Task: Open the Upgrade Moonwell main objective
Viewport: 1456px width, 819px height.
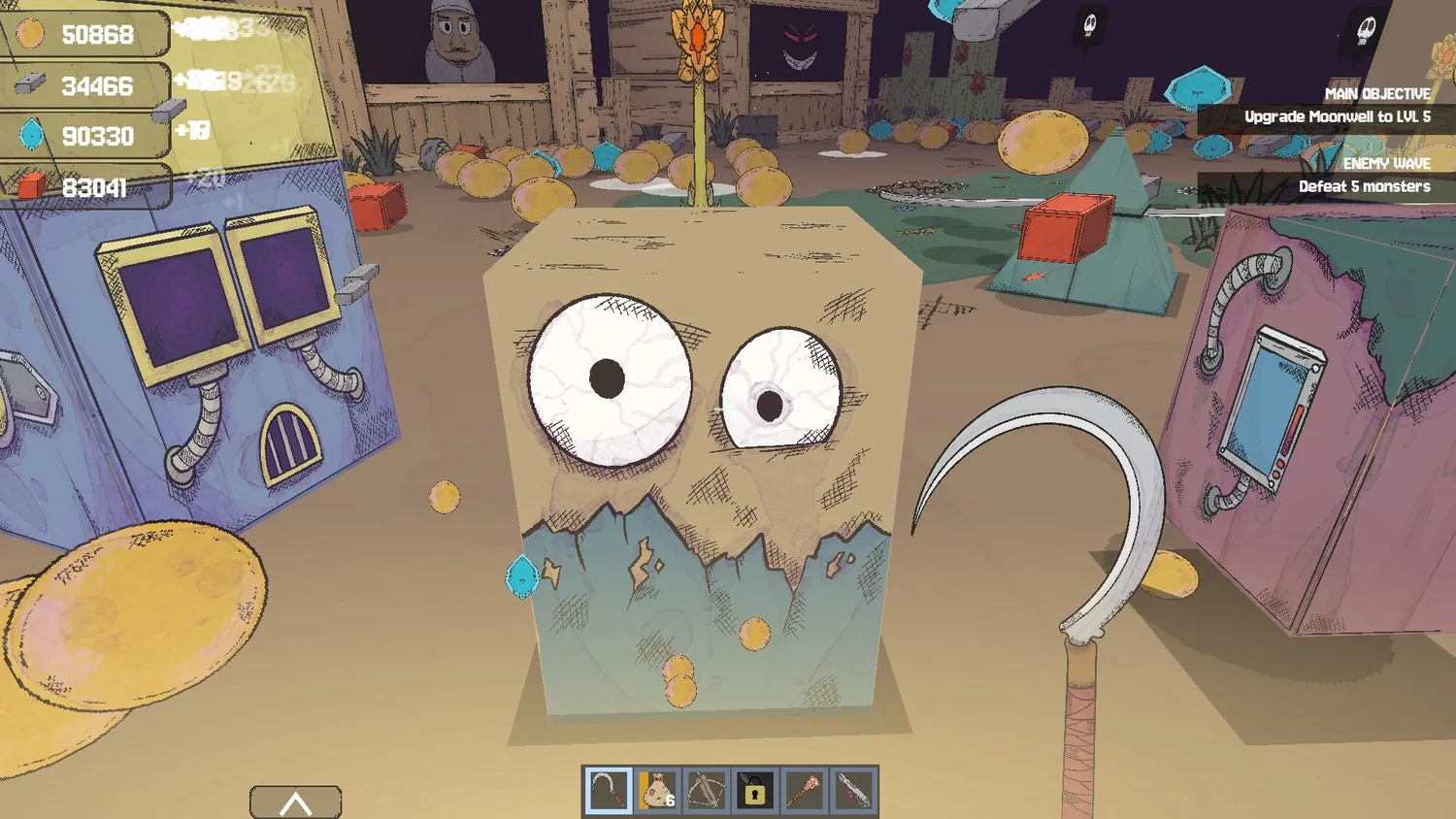Action: (1337, 116)
